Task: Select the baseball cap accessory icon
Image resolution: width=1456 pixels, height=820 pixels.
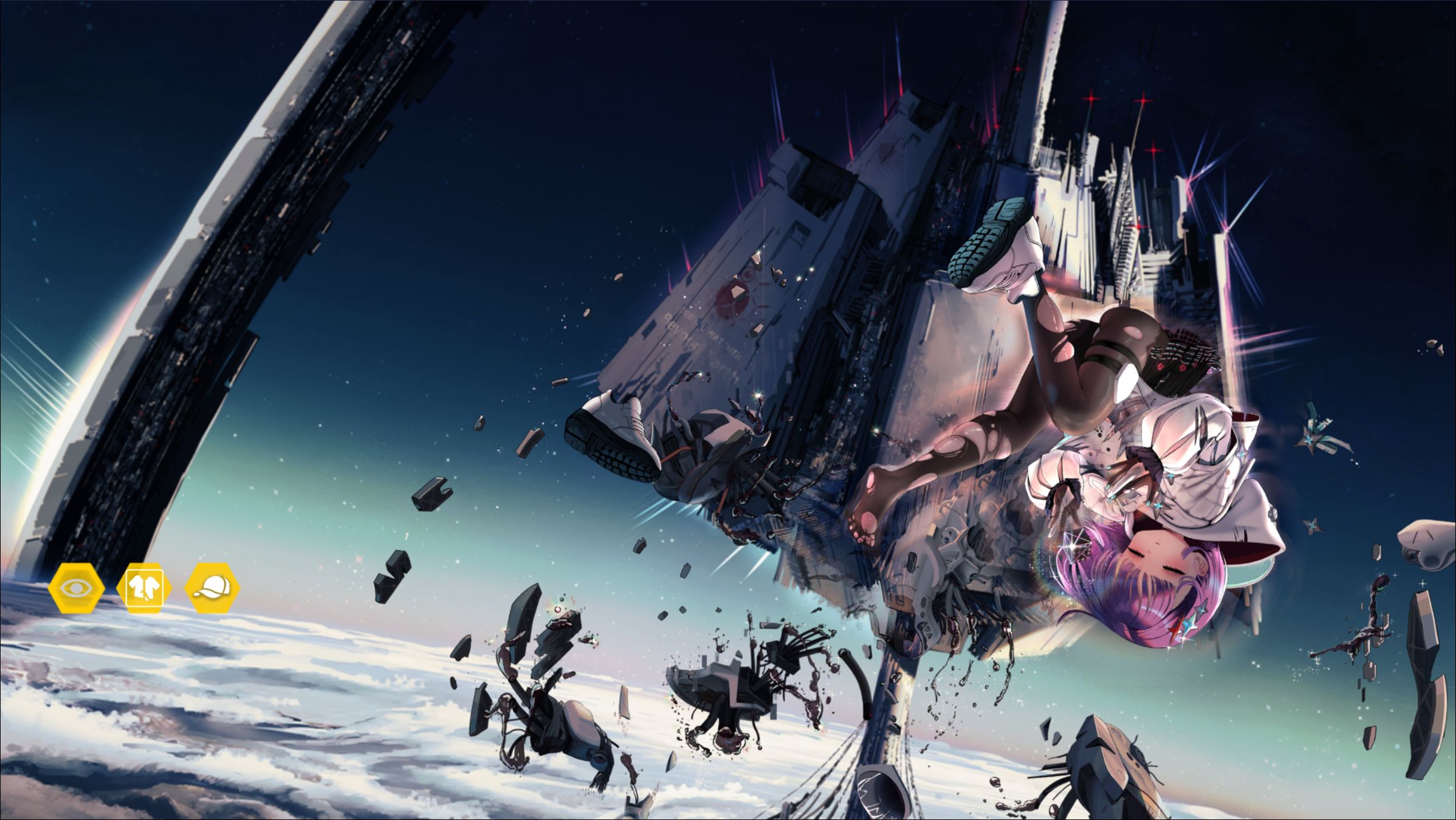Action: tap(213, 588)
